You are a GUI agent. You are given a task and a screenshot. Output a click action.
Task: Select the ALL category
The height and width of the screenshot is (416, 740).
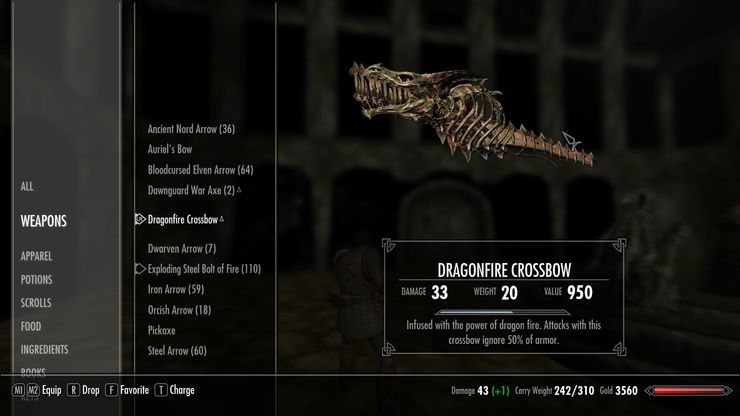(27, 186)
